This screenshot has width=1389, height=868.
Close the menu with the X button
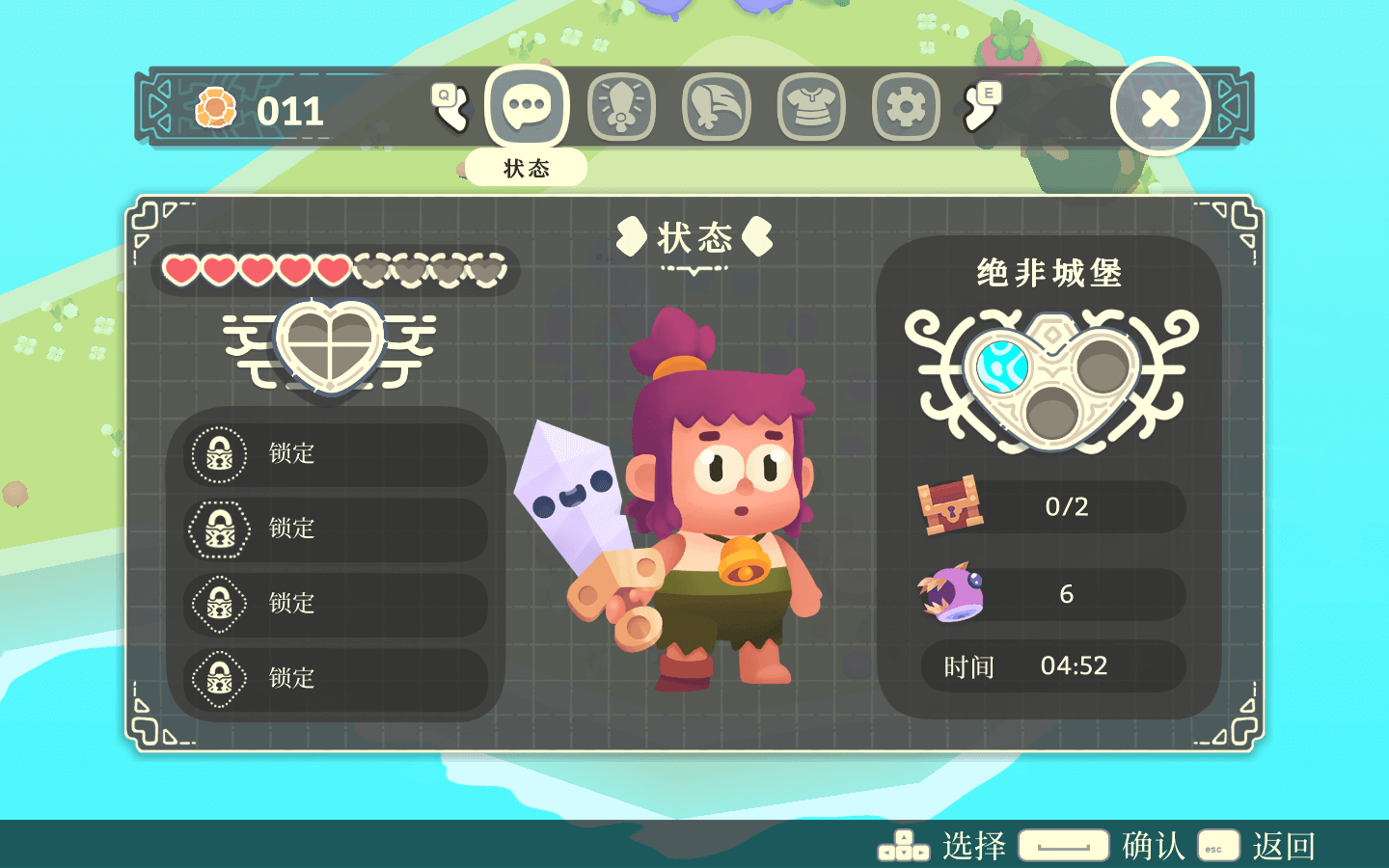point(1159,107)
